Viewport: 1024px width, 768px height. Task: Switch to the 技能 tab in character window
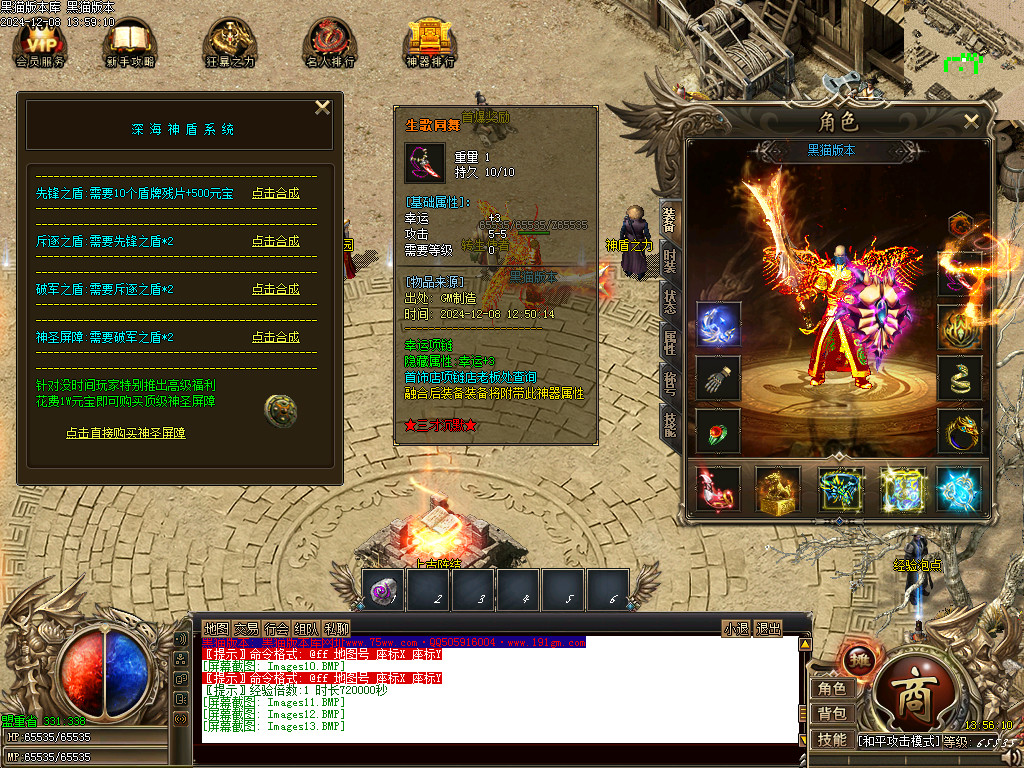point(670,425)
